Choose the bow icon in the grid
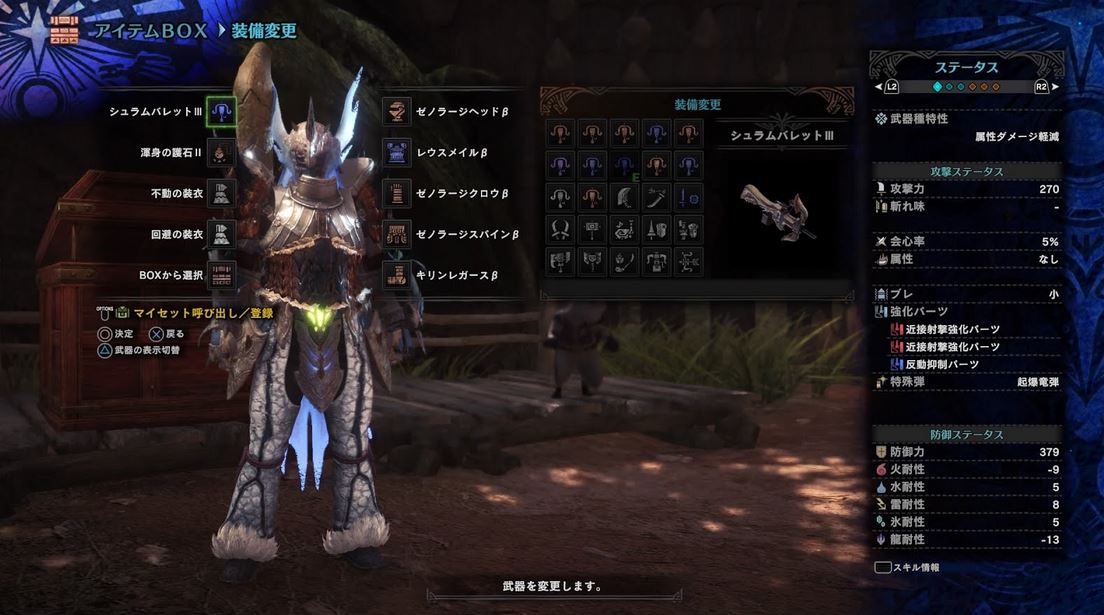Viewport: 1104px width, 615px height. point(689,261)
